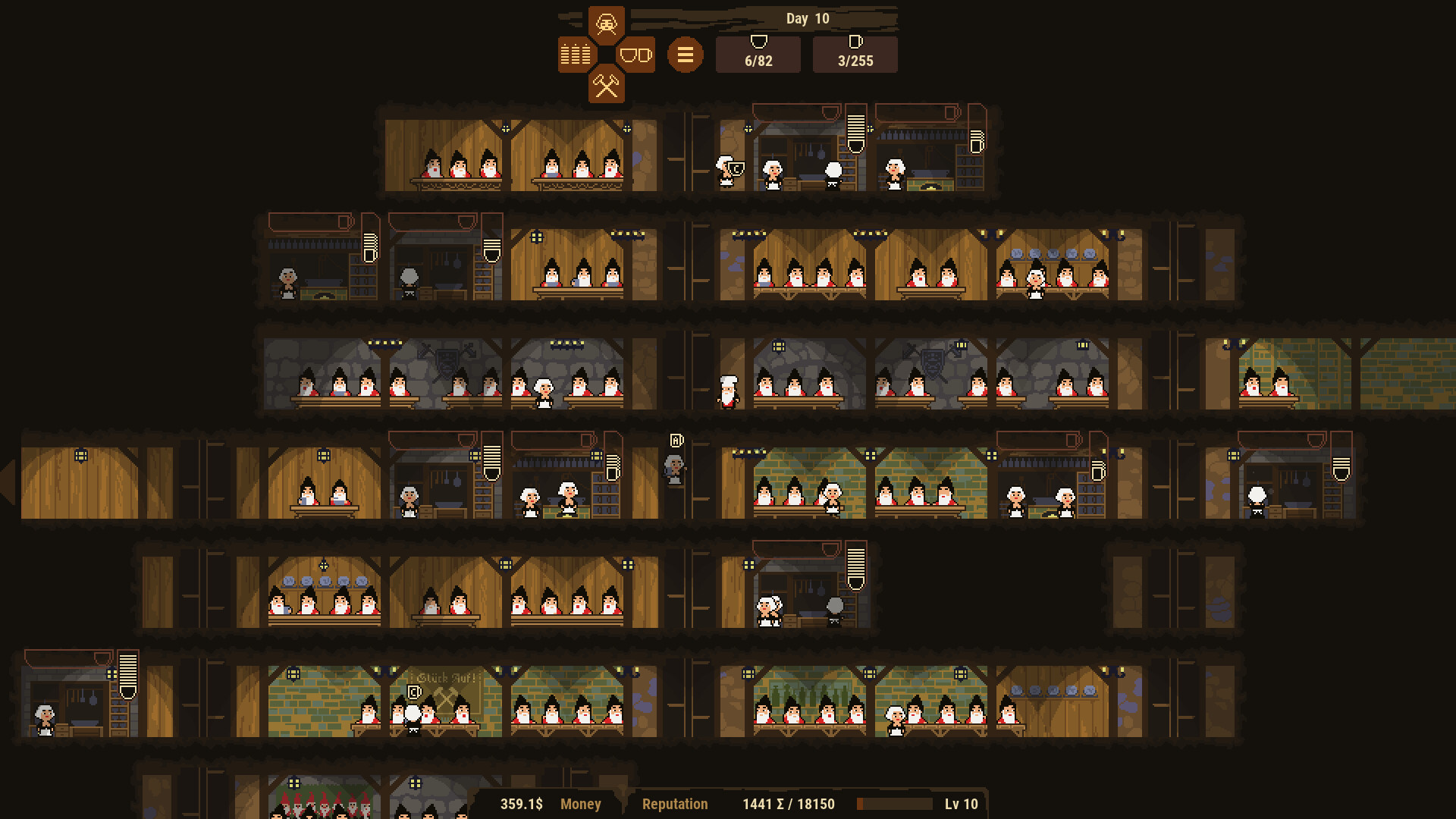Image resolution: width=1456 pixels, height=819 pixels.
Task: Open the hamburger game menu
Action: point(685,54)
